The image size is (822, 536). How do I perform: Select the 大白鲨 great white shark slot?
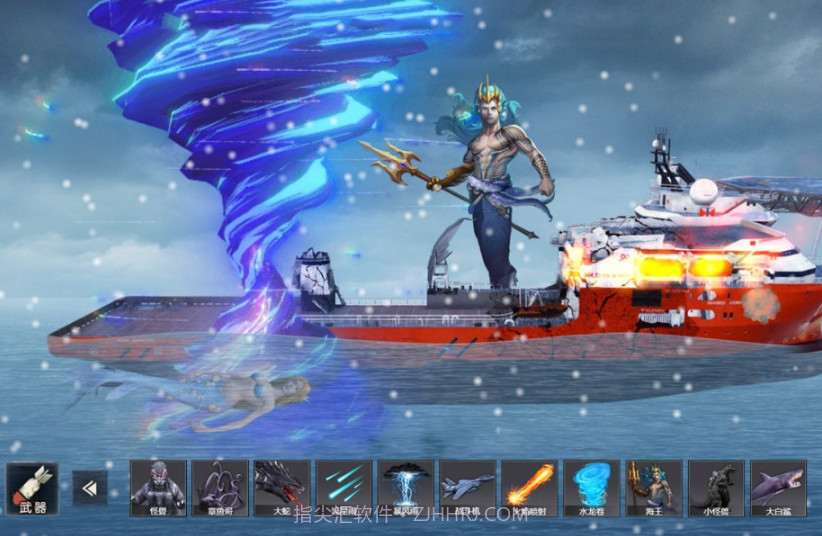[x=778, y=488]
